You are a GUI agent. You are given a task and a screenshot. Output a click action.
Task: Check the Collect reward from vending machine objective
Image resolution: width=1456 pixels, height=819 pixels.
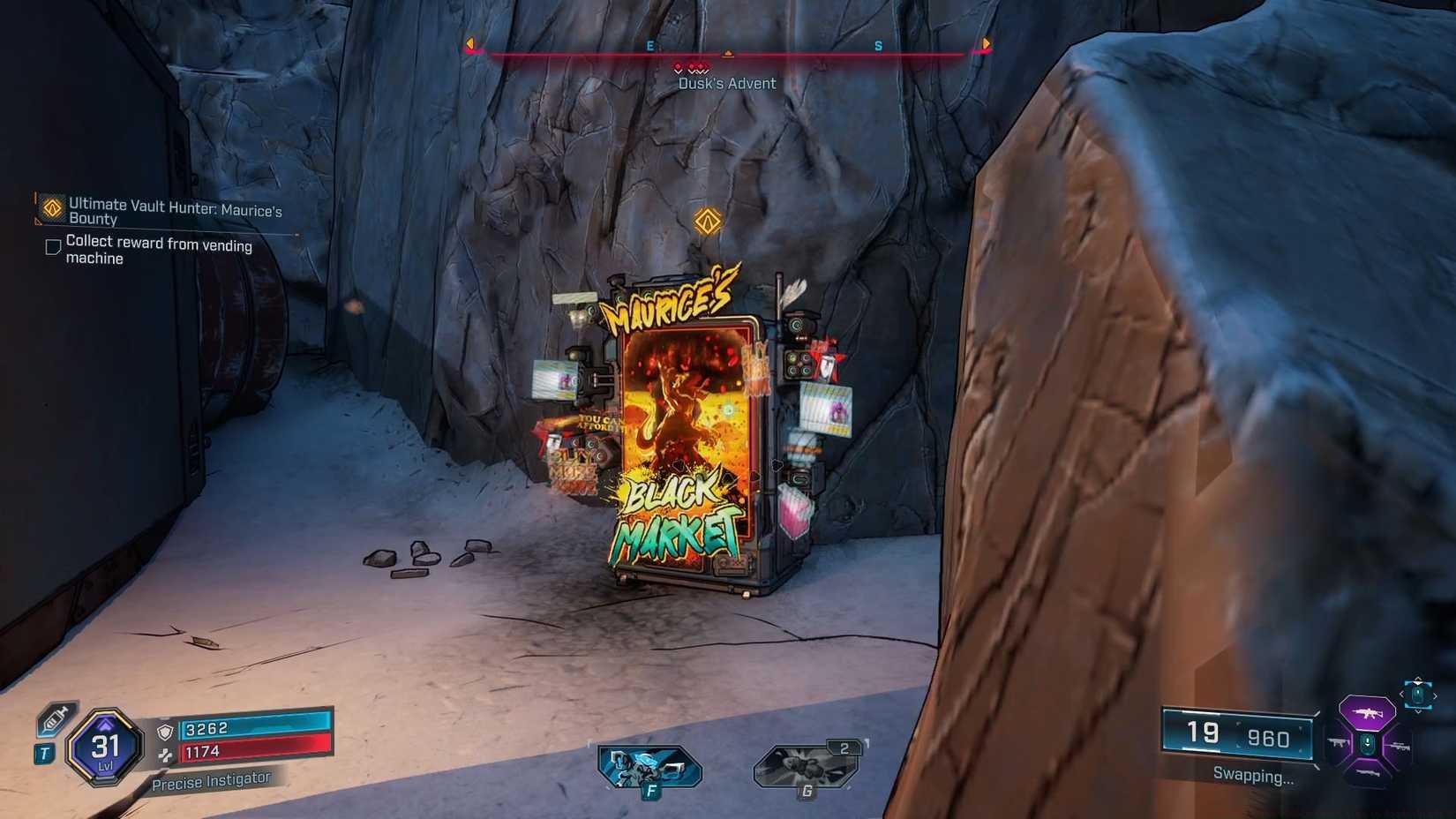(53, 246)
